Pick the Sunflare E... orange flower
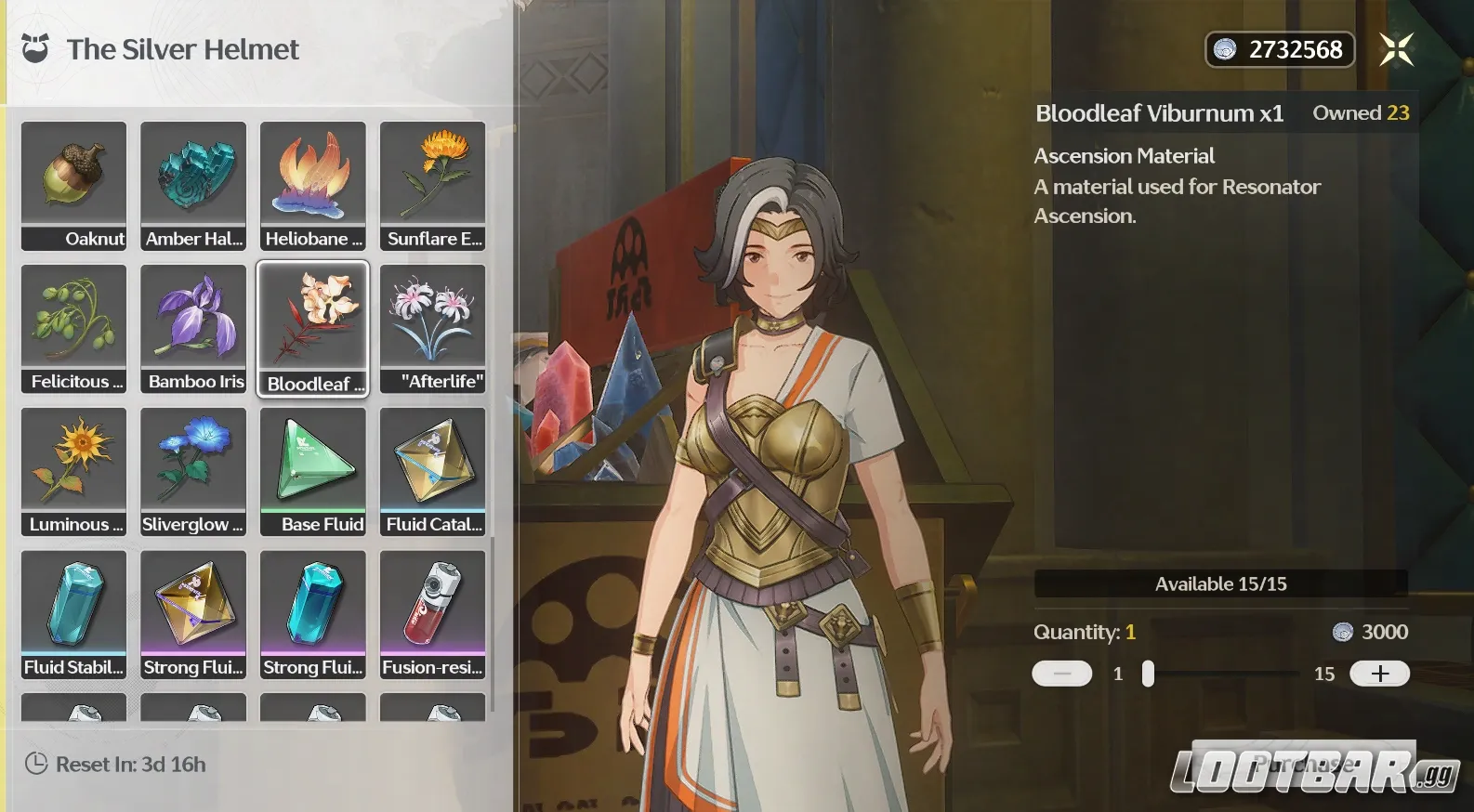The height and width of the screenshot is (812, 1474). (x=432, y=185)
